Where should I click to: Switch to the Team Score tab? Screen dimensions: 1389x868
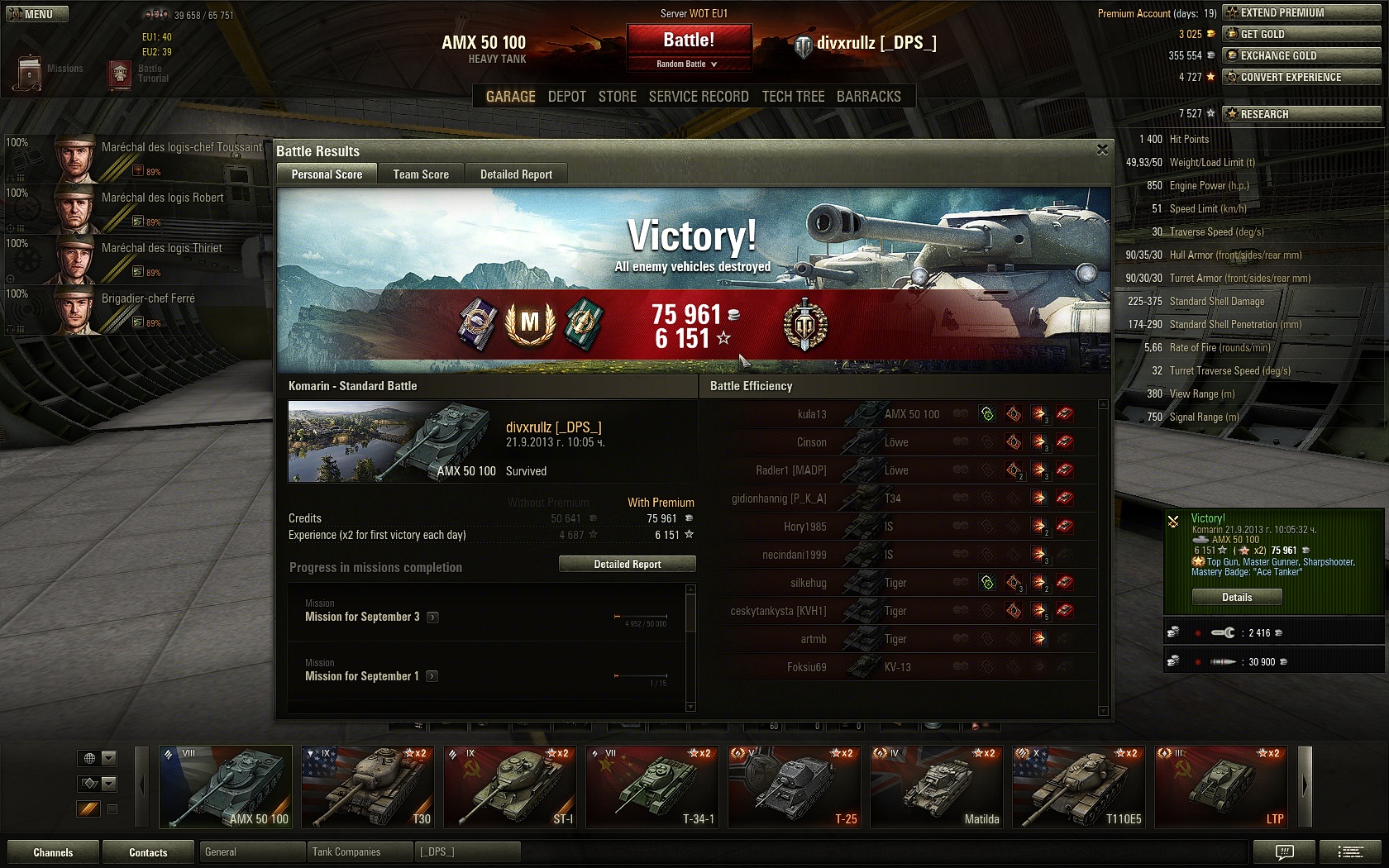click(421, 174)
